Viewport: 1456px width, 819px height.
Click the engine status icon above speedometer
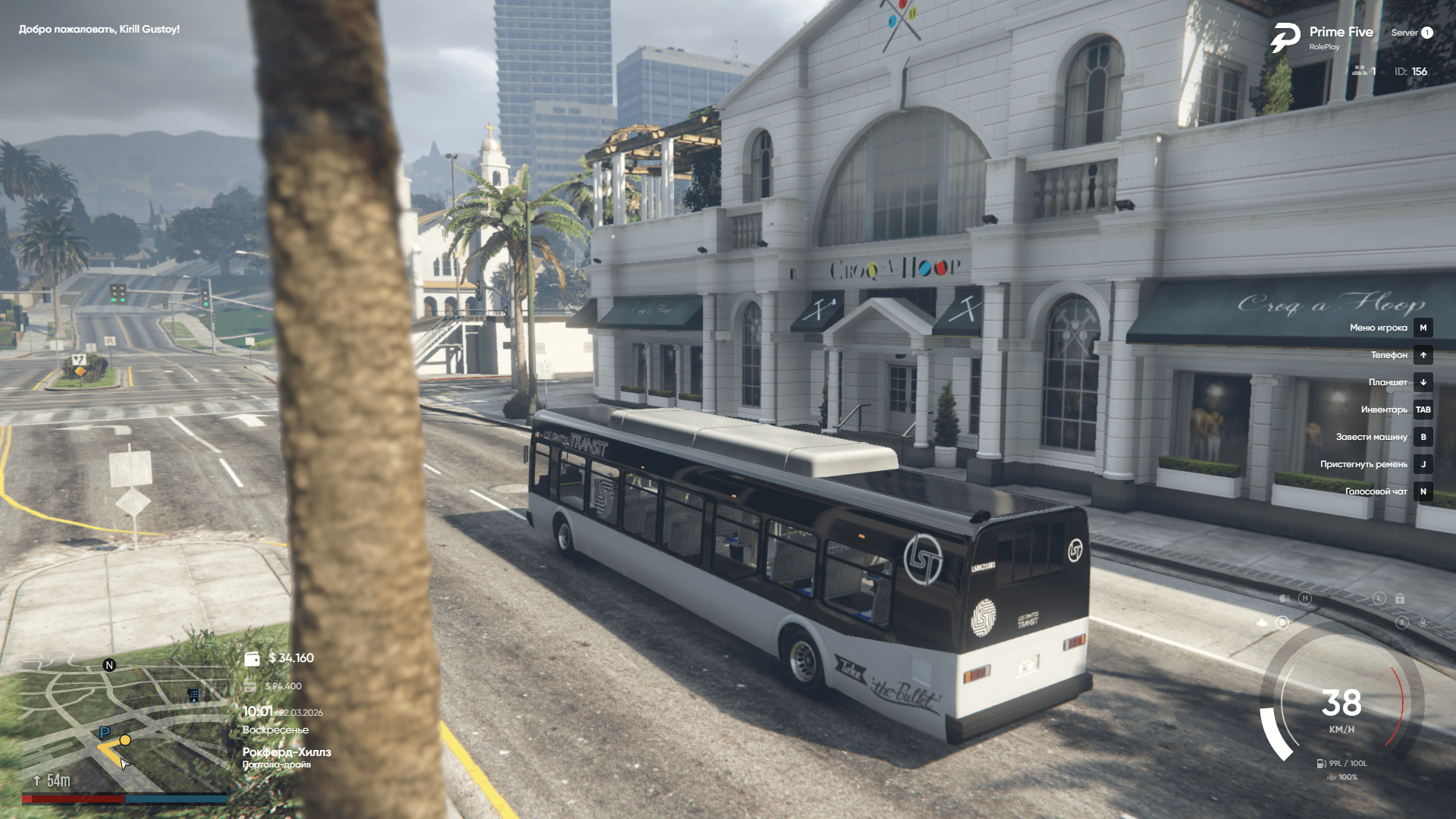1262,623
